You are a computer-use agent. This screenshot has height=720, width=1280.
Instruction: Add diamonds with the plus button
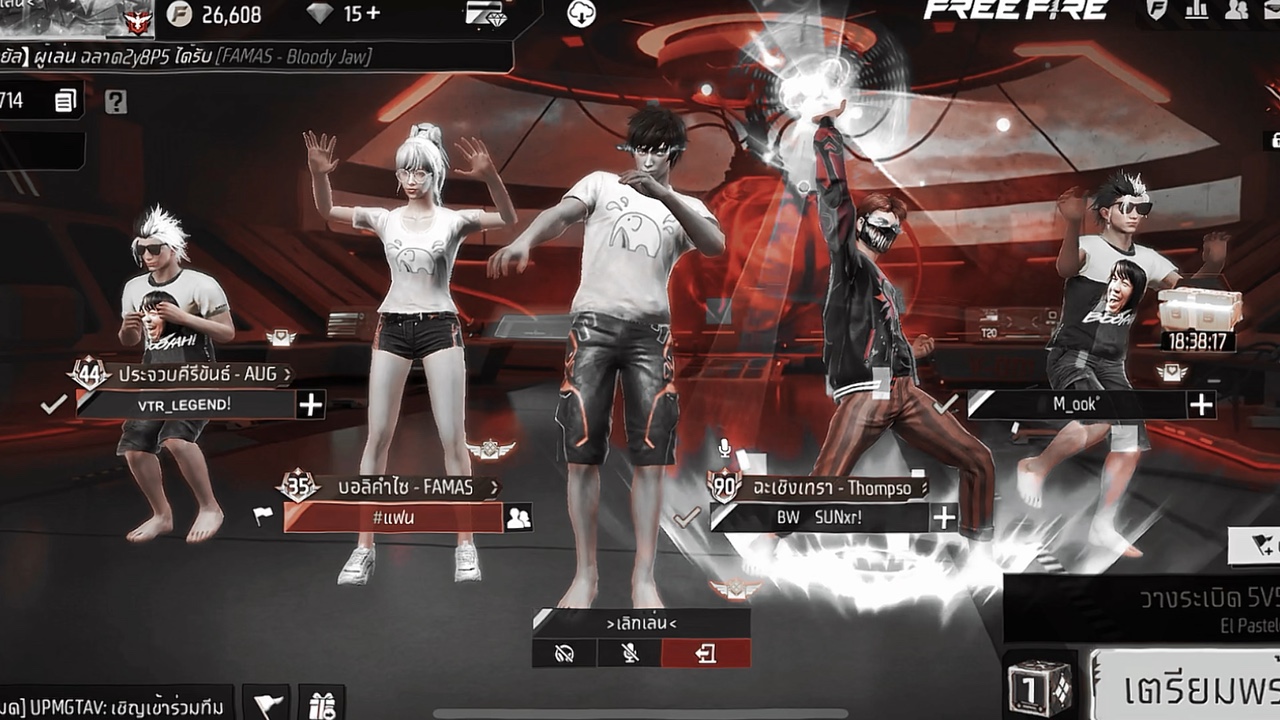click(372, 14)
